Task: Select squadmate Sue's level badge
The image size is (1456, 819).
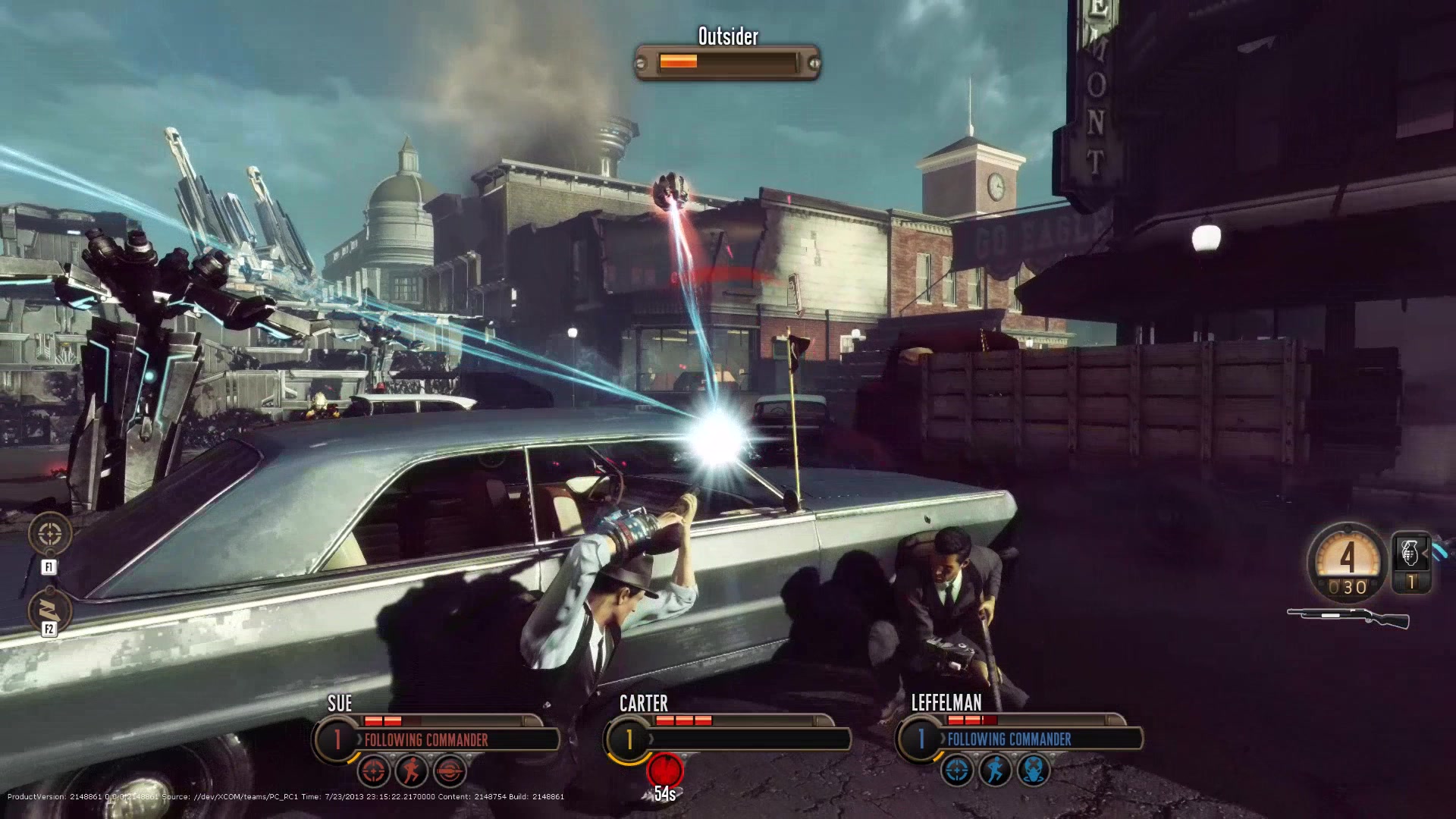Action: tap(337, 739)
